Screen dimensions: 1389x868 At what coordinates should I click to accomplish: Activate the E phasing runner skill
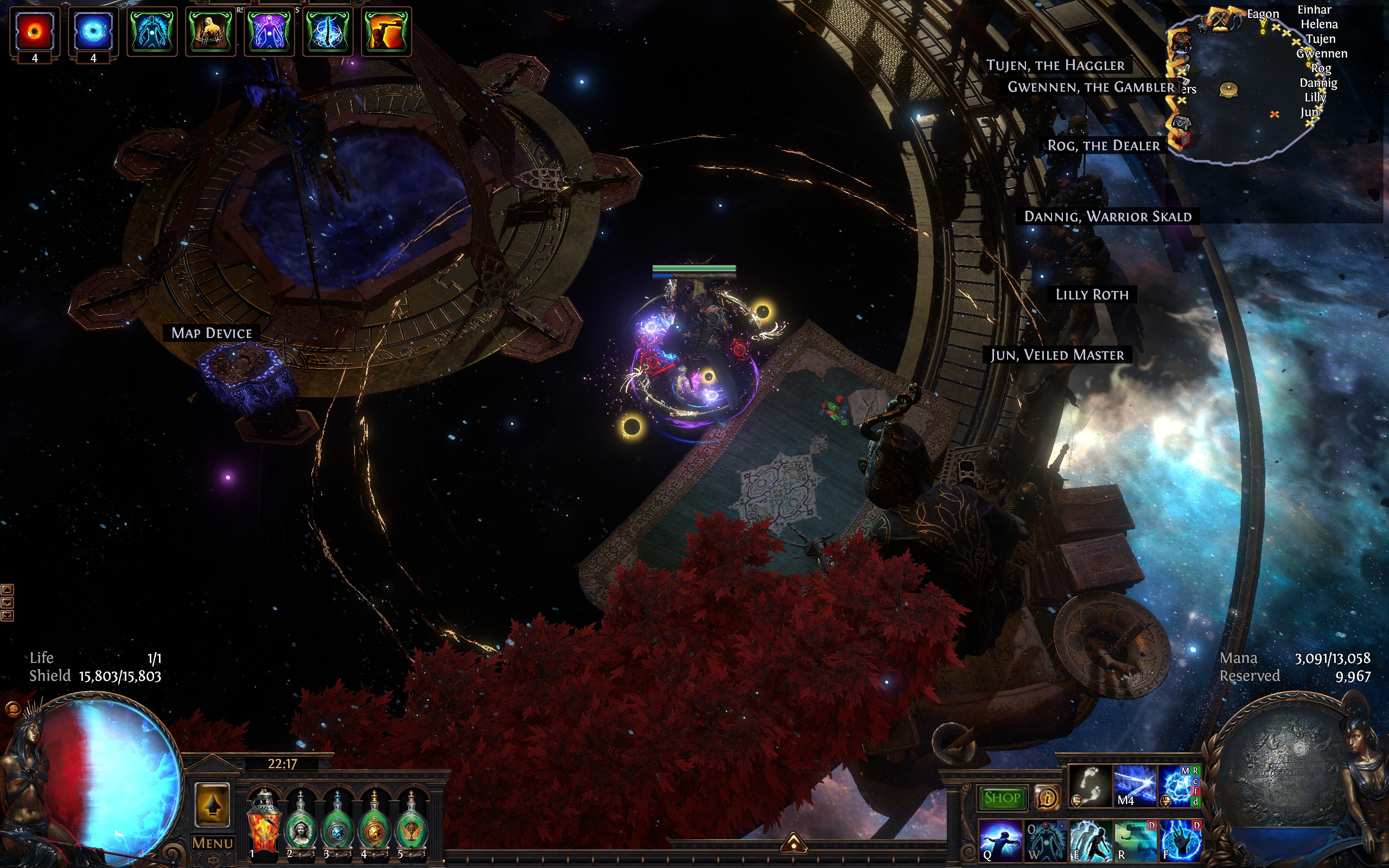1090,840
